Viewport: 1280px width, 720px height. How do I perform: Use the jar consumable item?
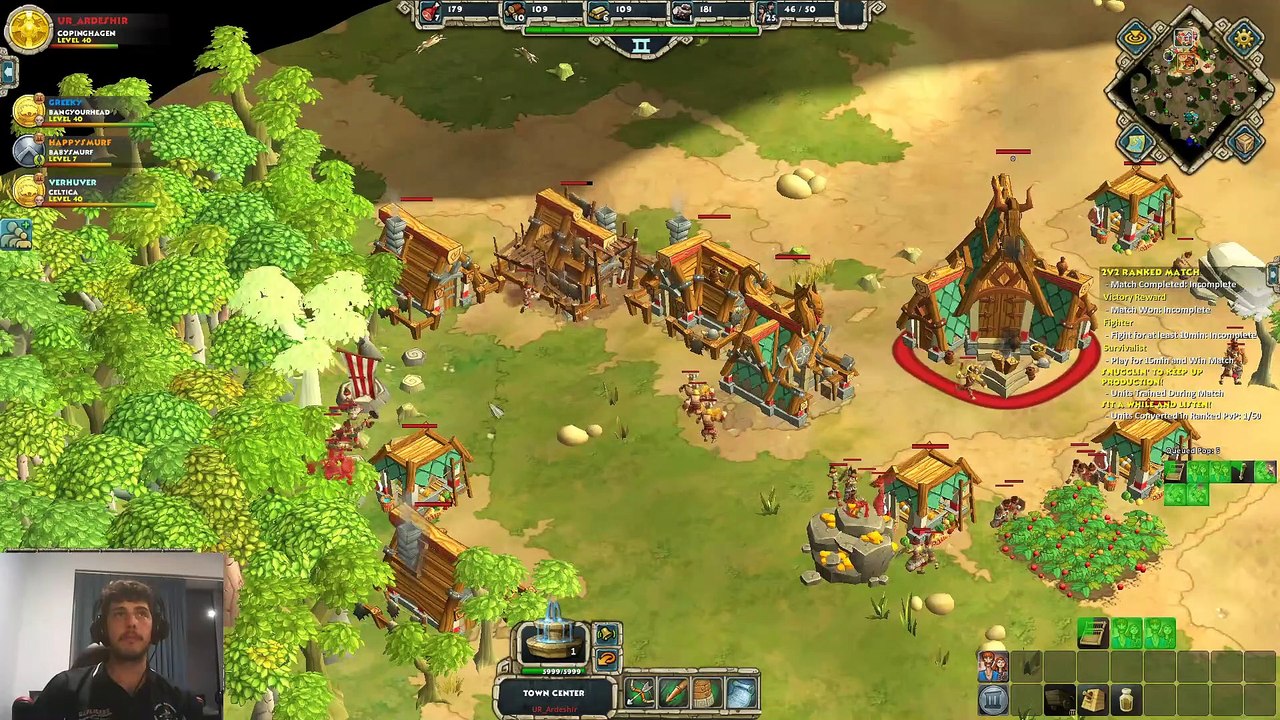[x=1127, y=699]
